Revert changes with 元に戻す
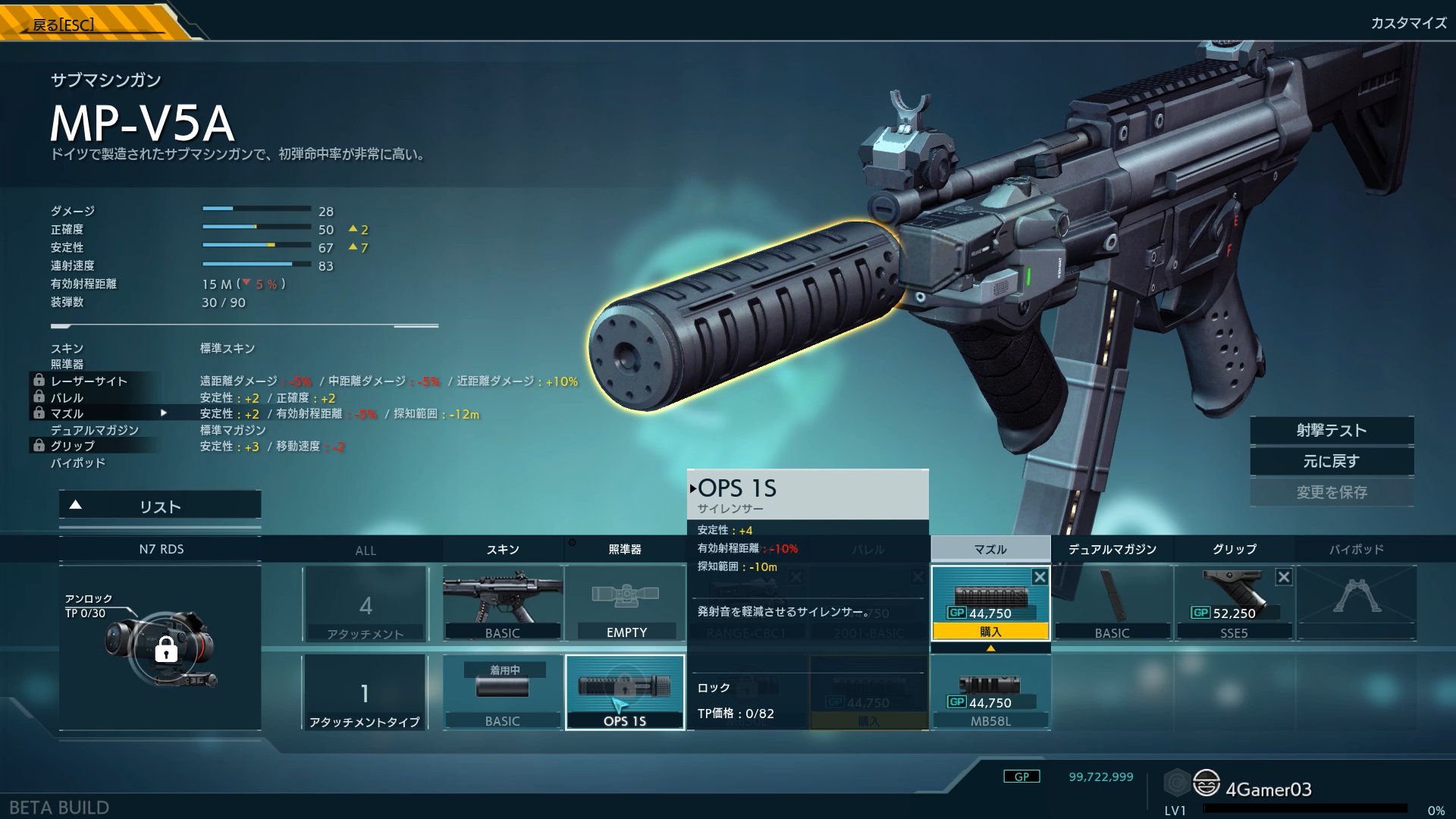This screenshot has height=819, width=1456. (x=1332, y=461)
